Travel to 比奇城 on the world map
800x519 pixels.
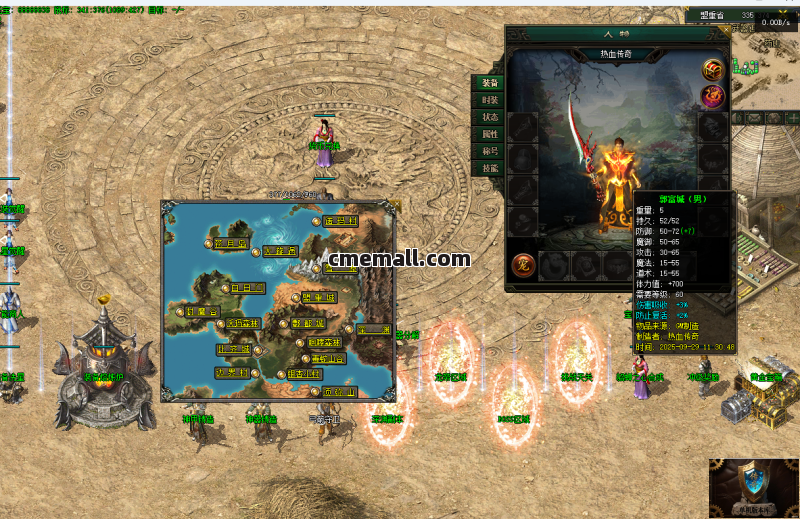point(235,349)
